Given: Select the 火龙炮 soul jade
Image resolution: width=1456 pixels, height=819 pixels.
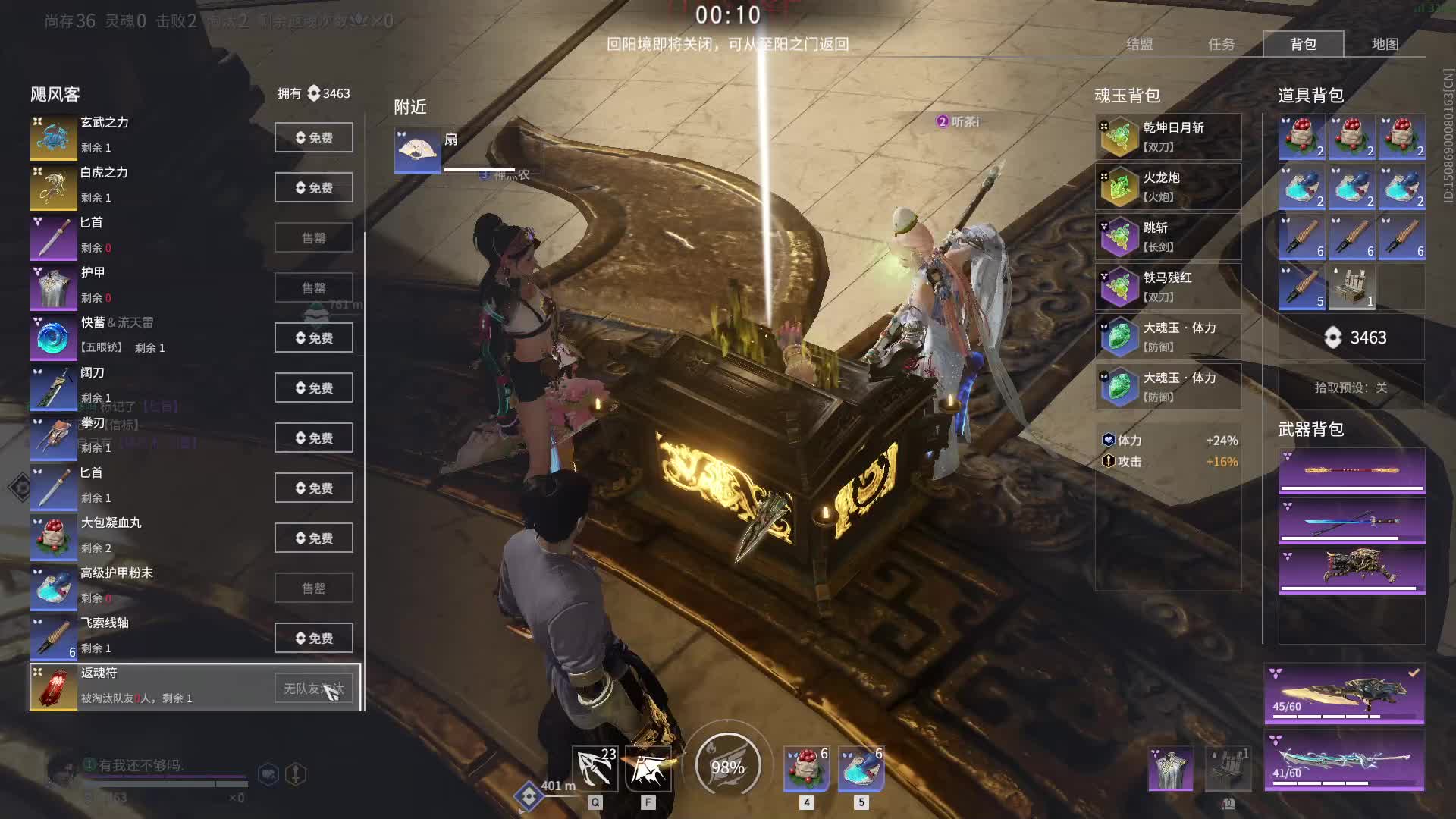Looking at the screenshot, I should [x=1168, y=187].
